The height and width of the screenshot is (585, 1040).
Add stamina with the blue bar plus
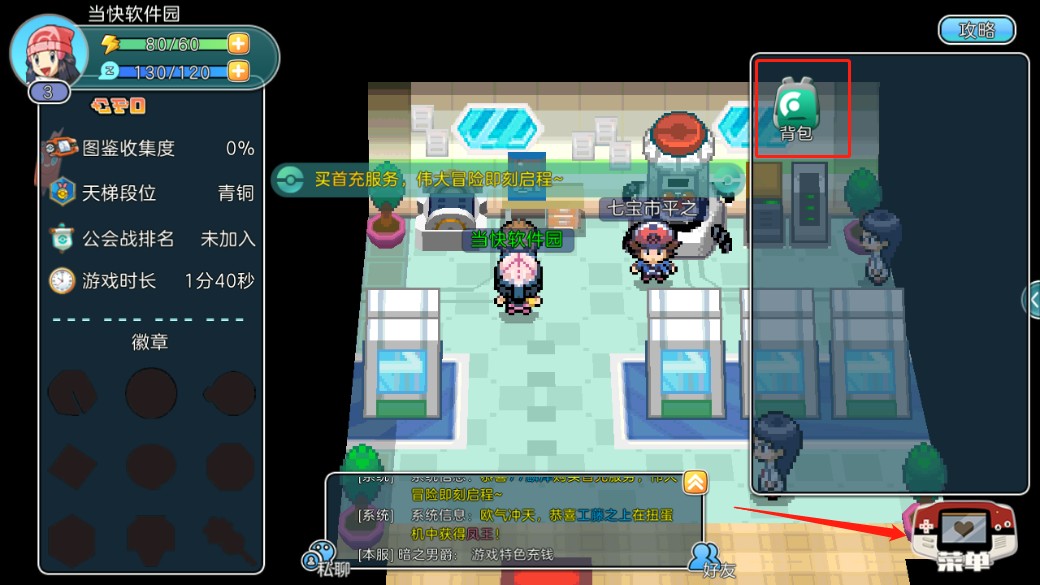(x=238, y=71)
